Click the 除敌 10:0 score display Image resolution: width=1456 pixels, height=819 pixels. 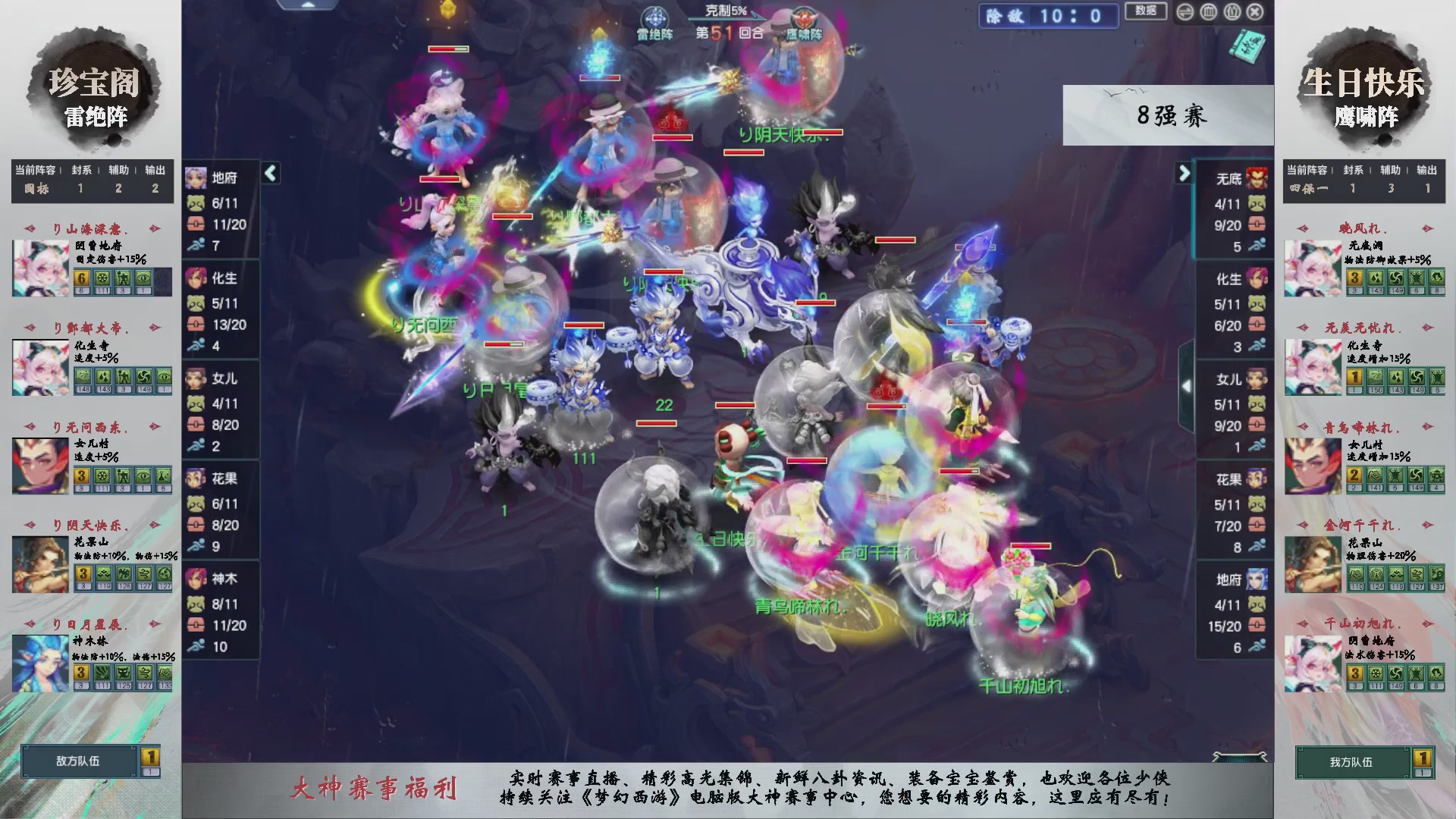pyautogui.click(x=1049, y=17)
